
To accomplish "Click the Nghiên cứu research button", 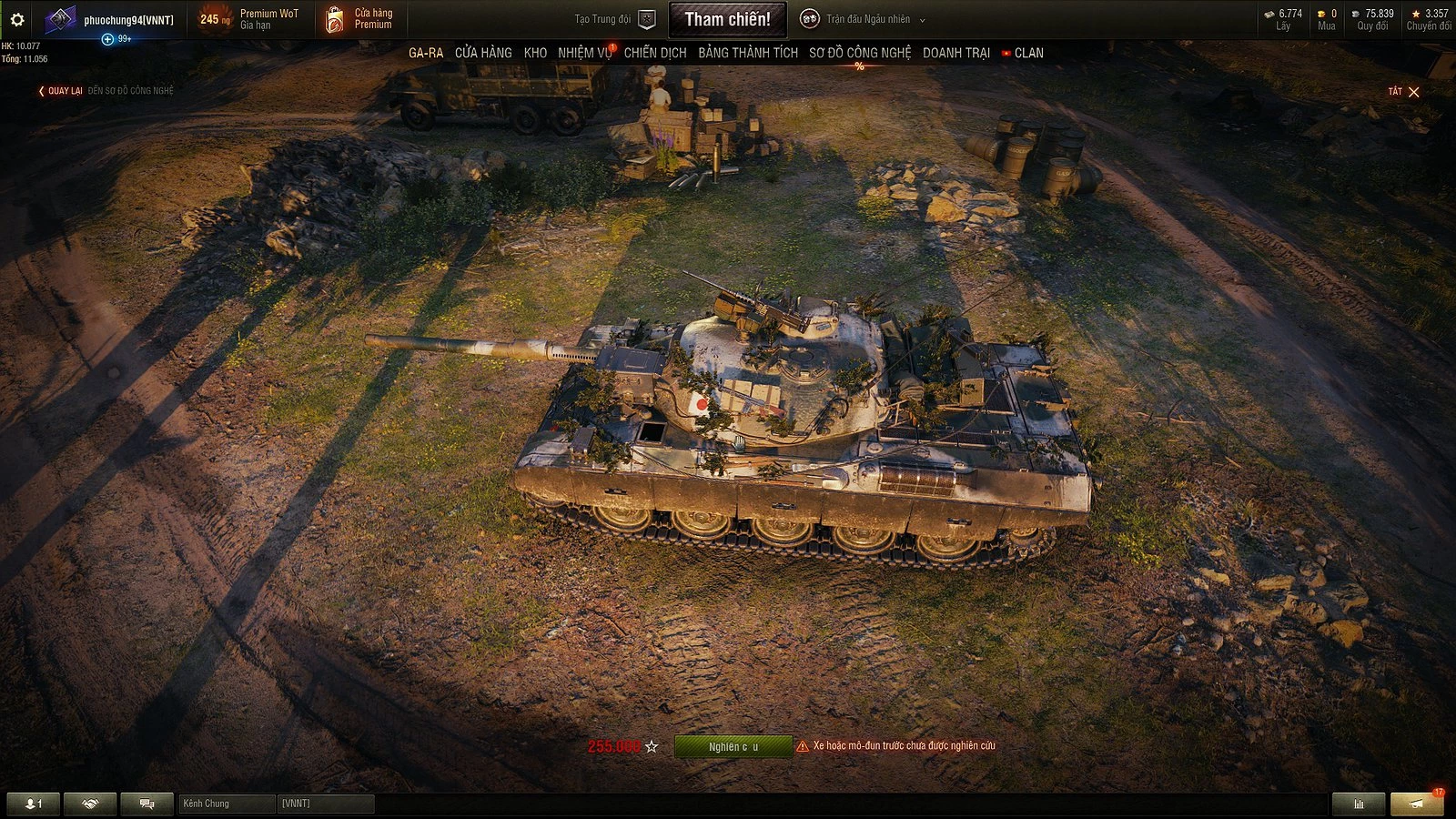I will [x=732, y=744].
